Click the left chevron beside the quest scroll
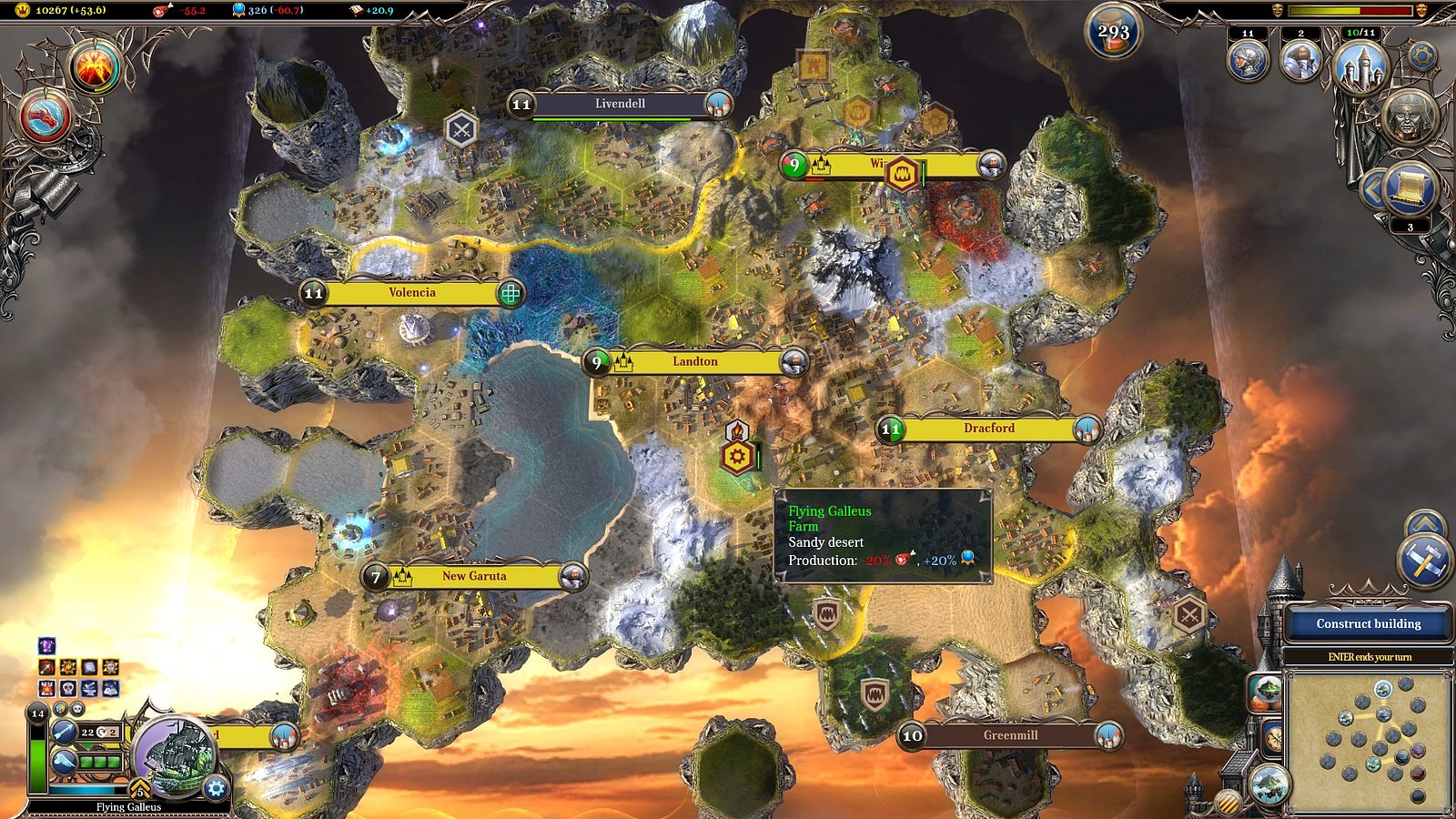 click(x=1374, y=187)
